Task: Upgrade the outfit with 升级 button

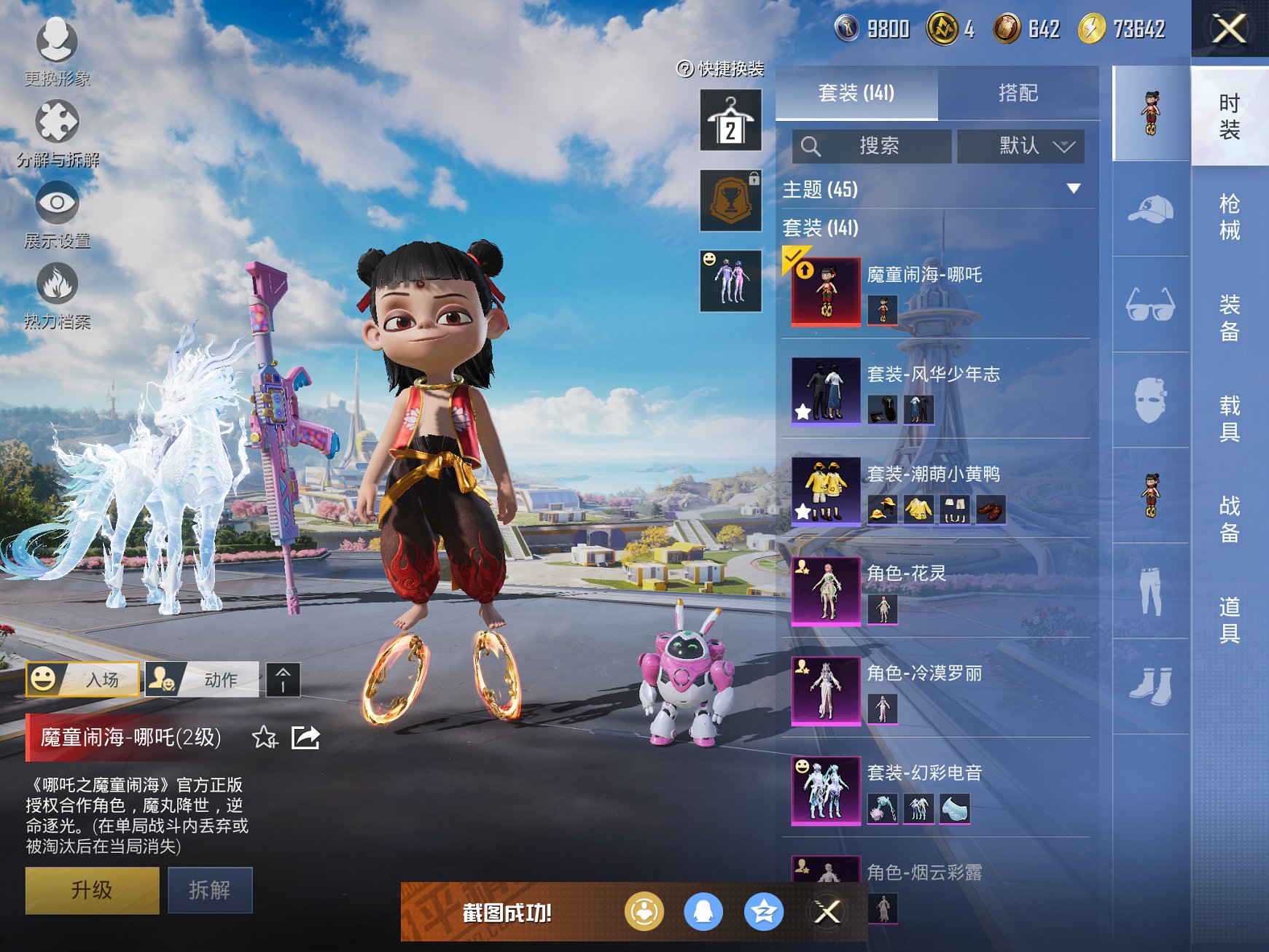Action: click(92, 889)
